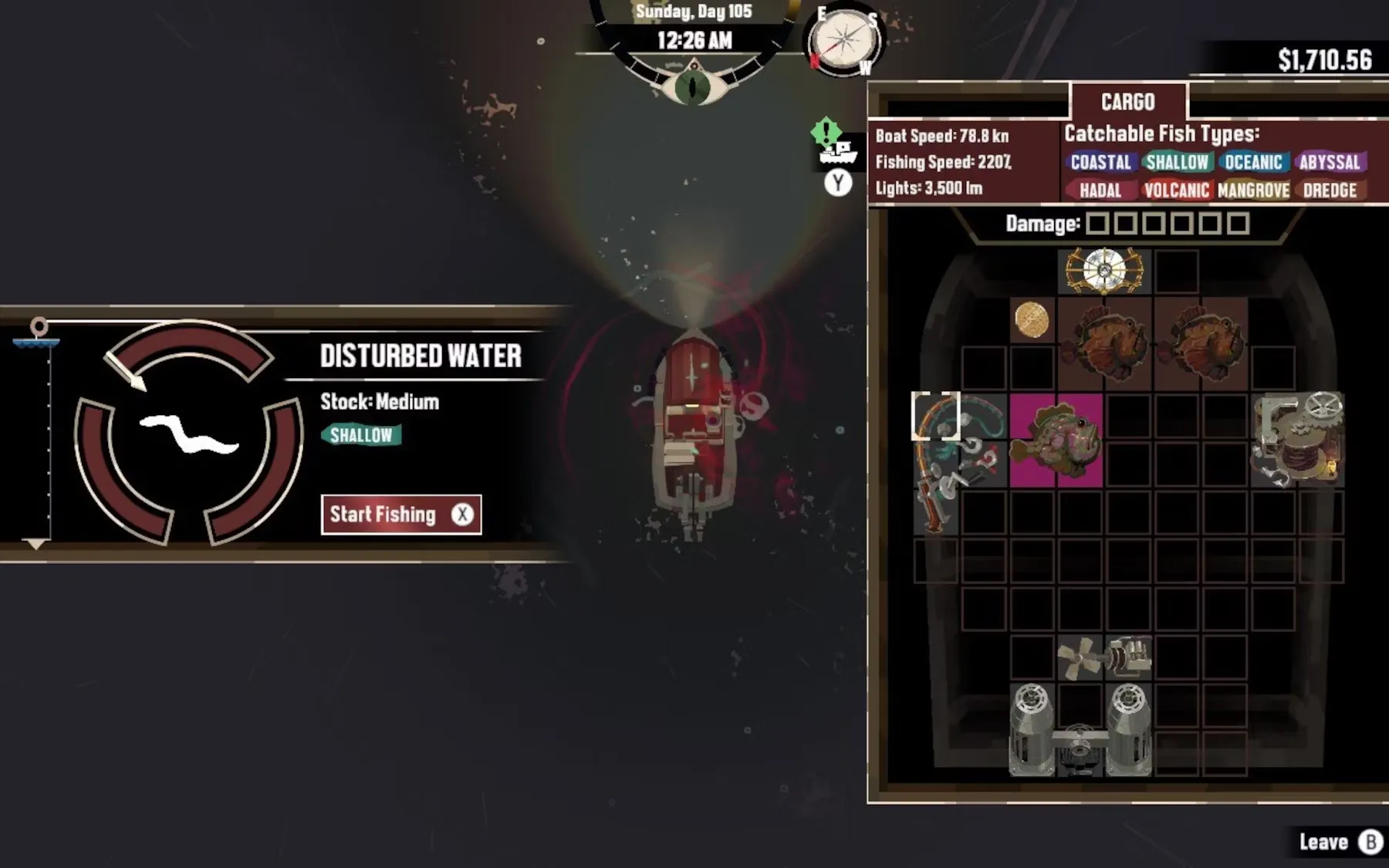1389x868 pixels.
Task: Click the compass on the HUD
Action: pyautogui.click(x=844, y=41)
